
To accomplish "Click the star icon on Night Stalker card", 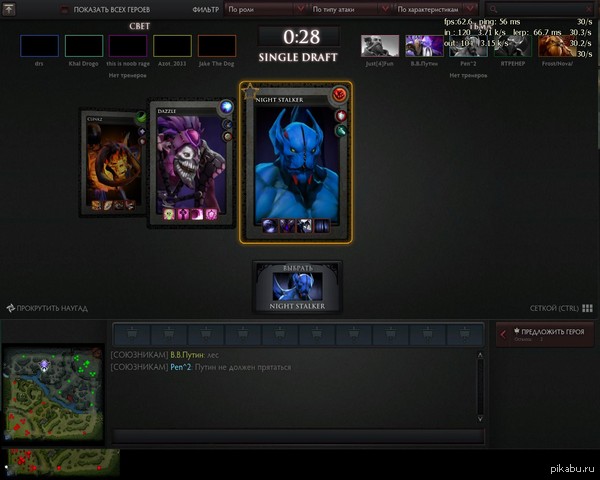I will coord(250,92).
